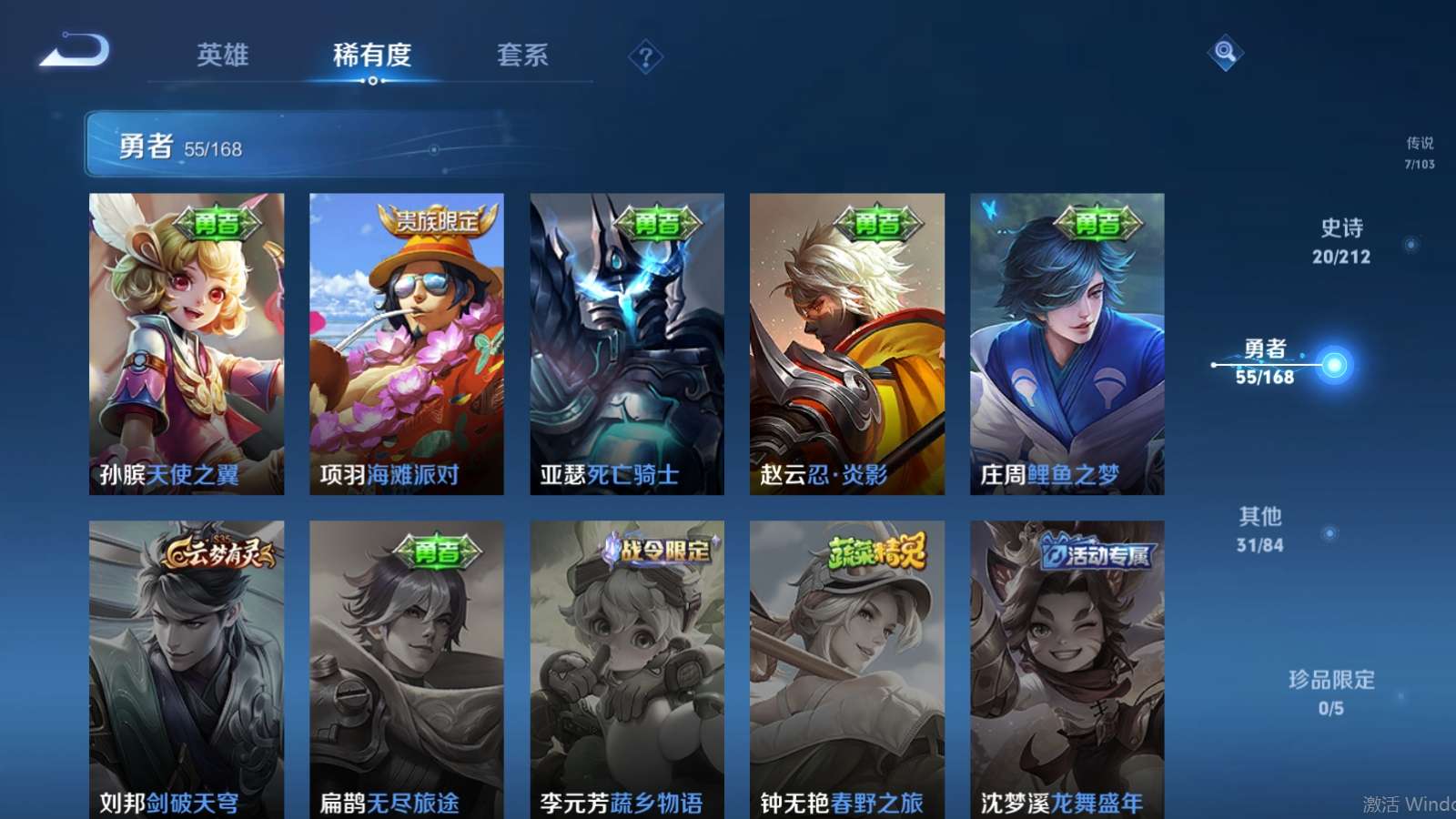
Task: Select the 李元芳 蔬乡物语 skin card
Action: (627, 669)
